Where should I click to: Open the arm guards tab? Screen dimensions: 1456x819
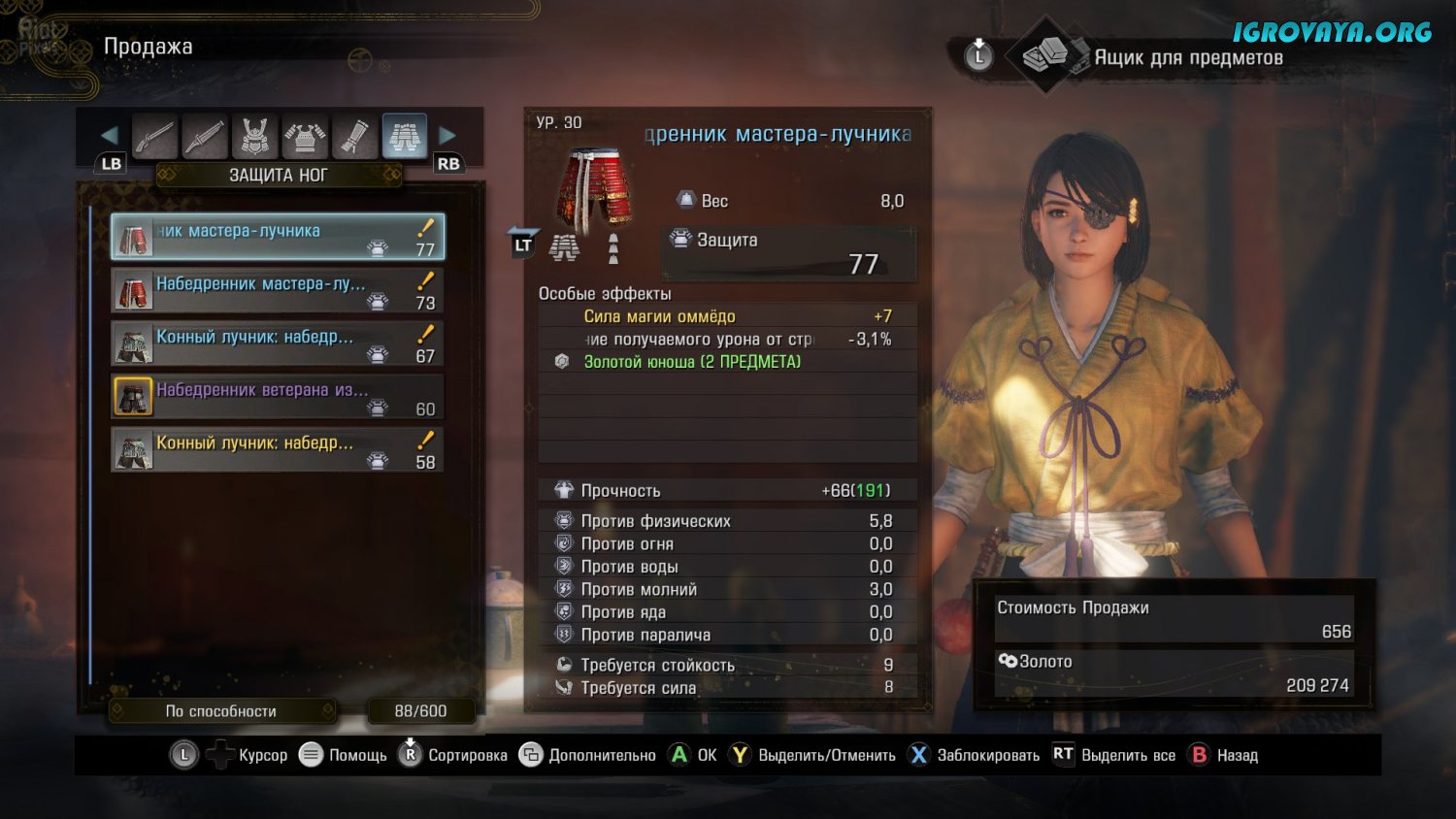click(x=355, y=136)
